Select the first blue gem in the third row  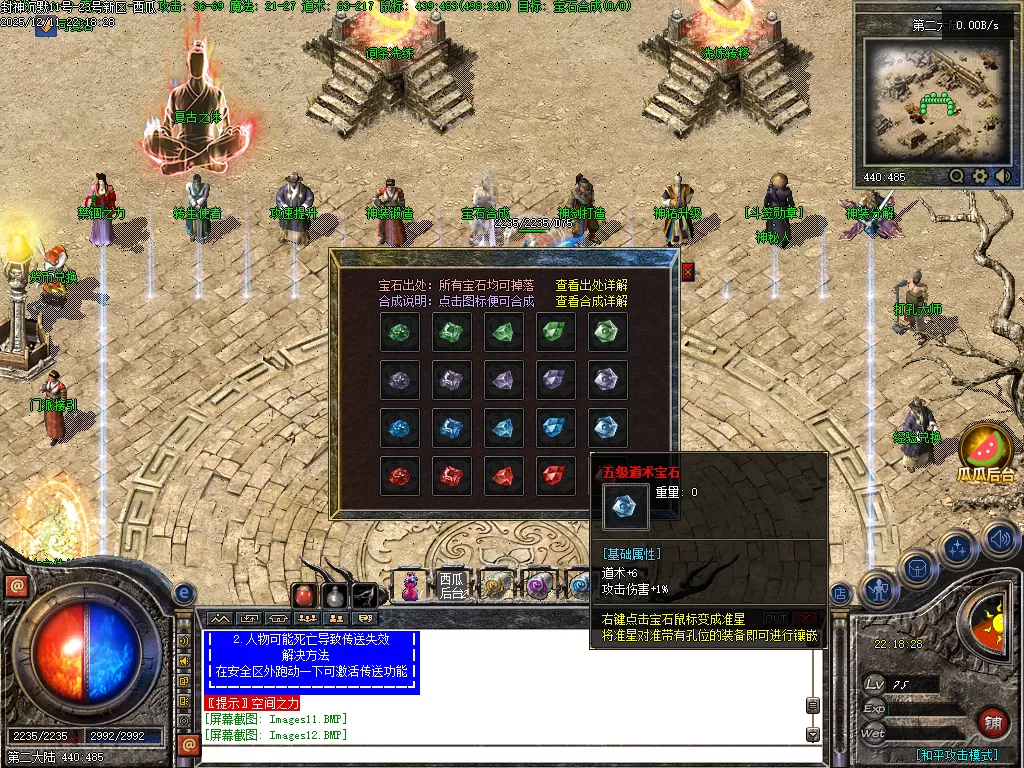[x=399, y=428]
